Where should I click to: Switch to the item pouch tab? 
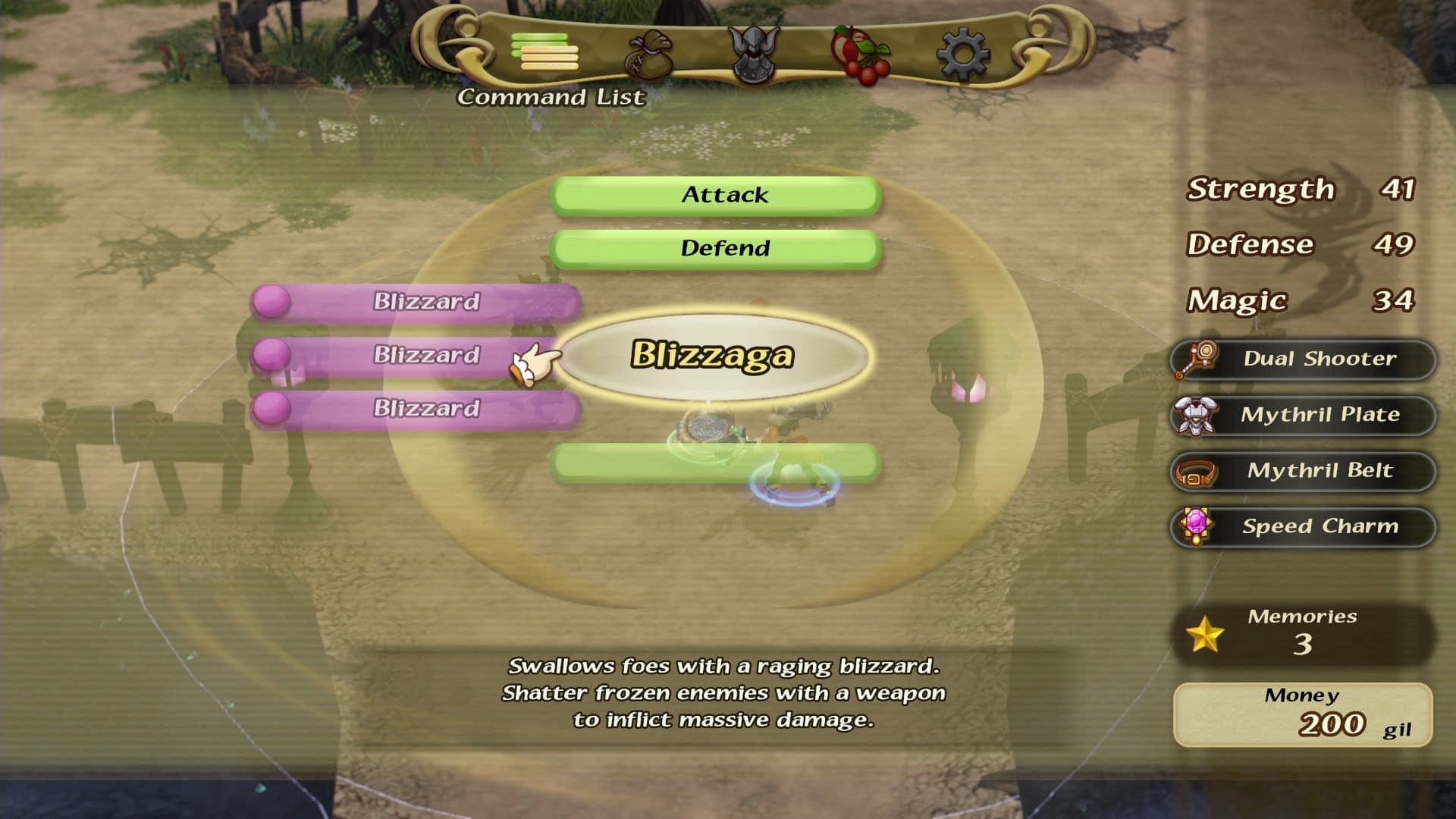pos(649,54)
